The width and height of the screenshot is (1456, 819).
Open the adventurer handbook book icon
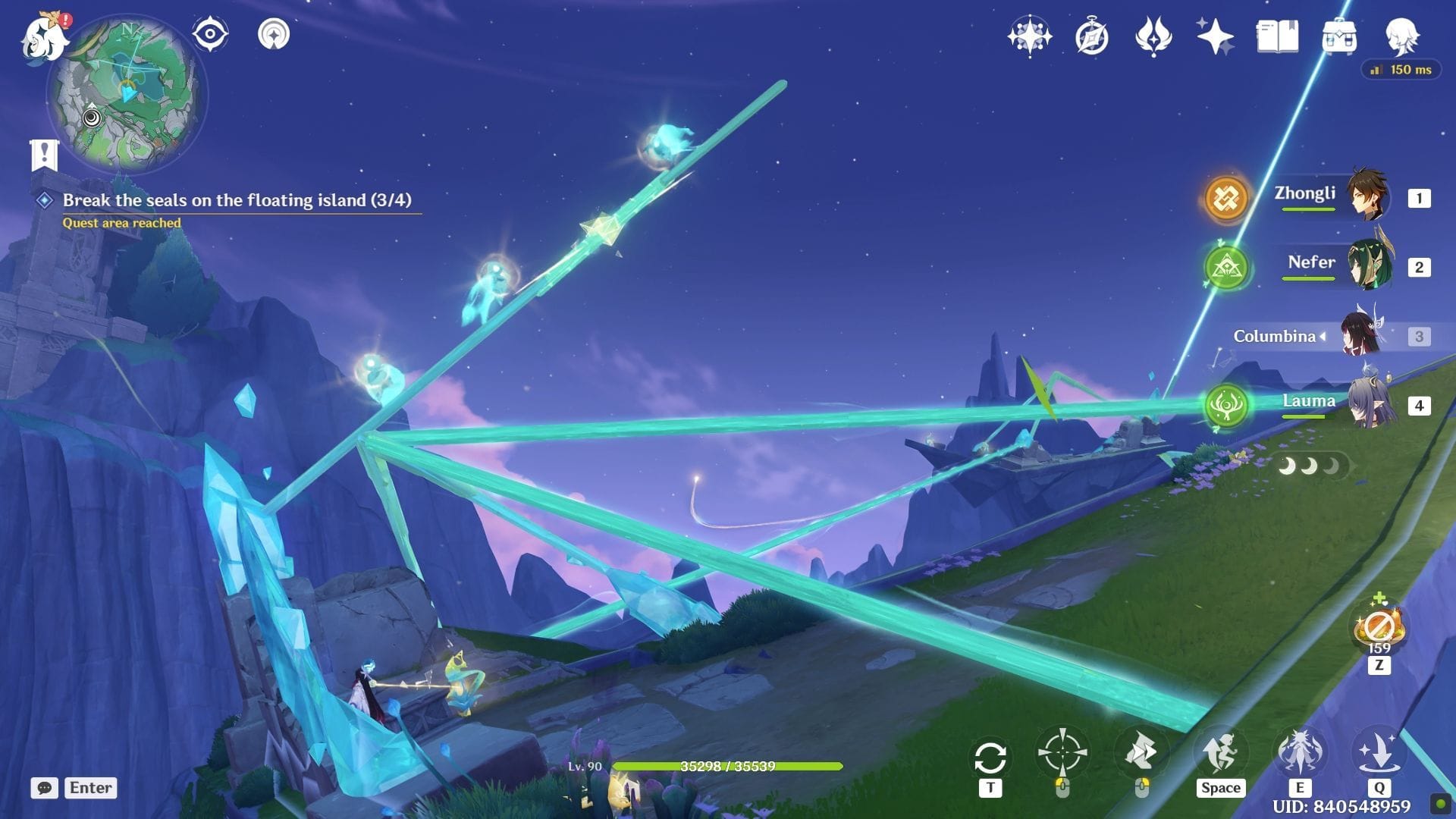[1277, 36]
